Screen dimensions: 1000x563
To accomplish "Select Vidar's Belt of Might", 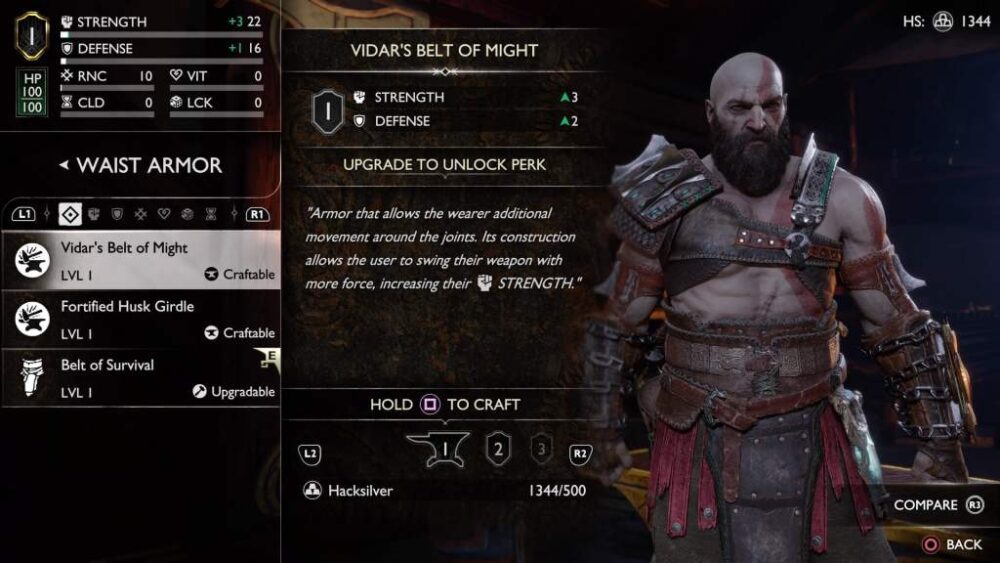I will coord(140,259).
